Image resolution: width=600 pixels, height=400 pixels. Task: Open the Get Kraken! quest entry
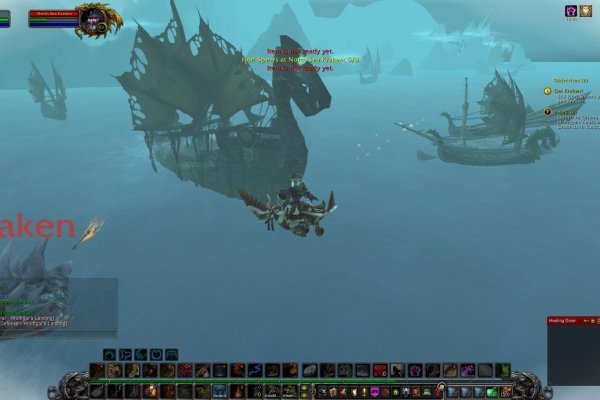(x=568, y=89)
